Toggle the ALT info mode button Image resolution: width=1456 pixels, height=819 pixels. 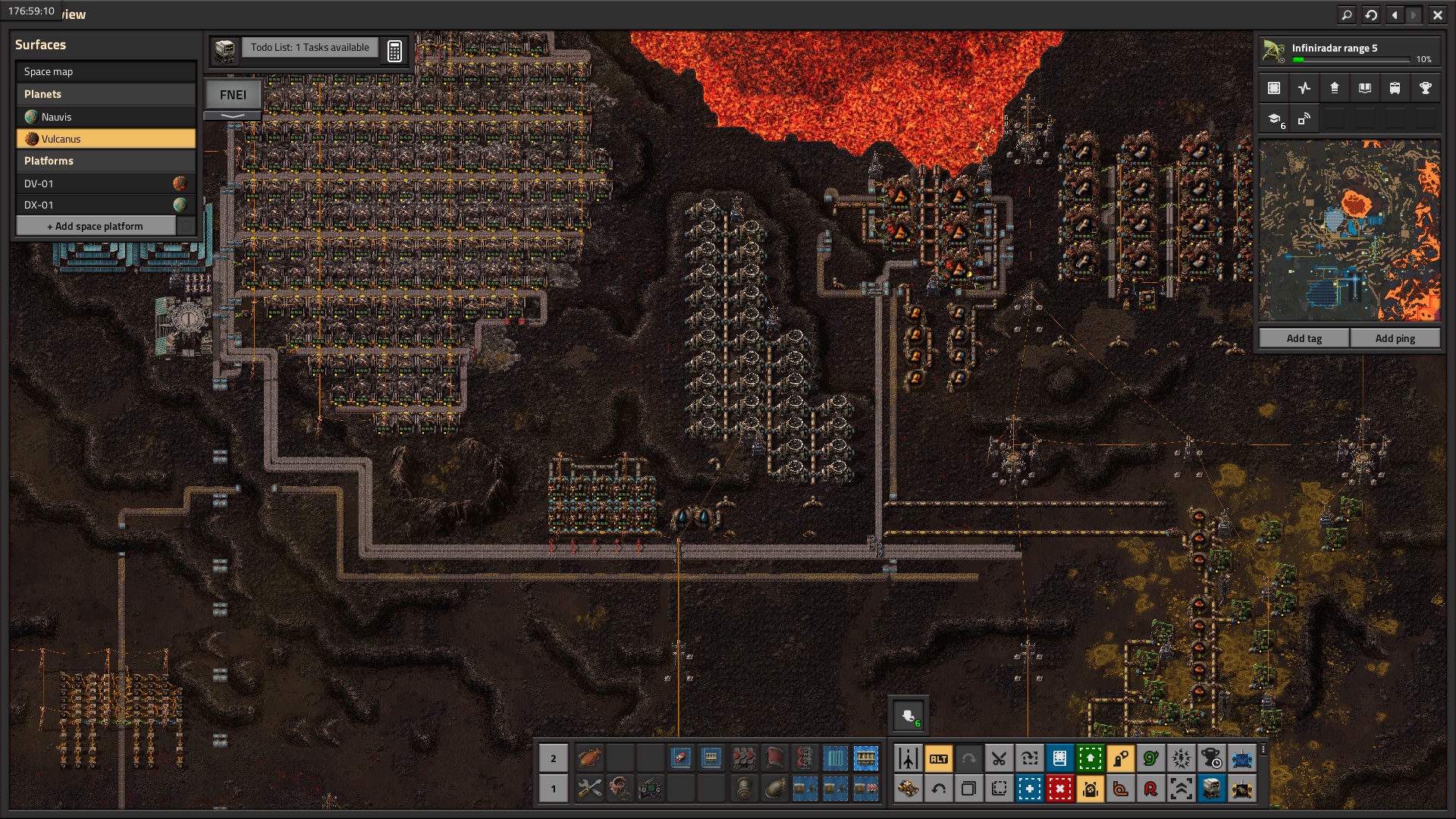click(938, 758)
